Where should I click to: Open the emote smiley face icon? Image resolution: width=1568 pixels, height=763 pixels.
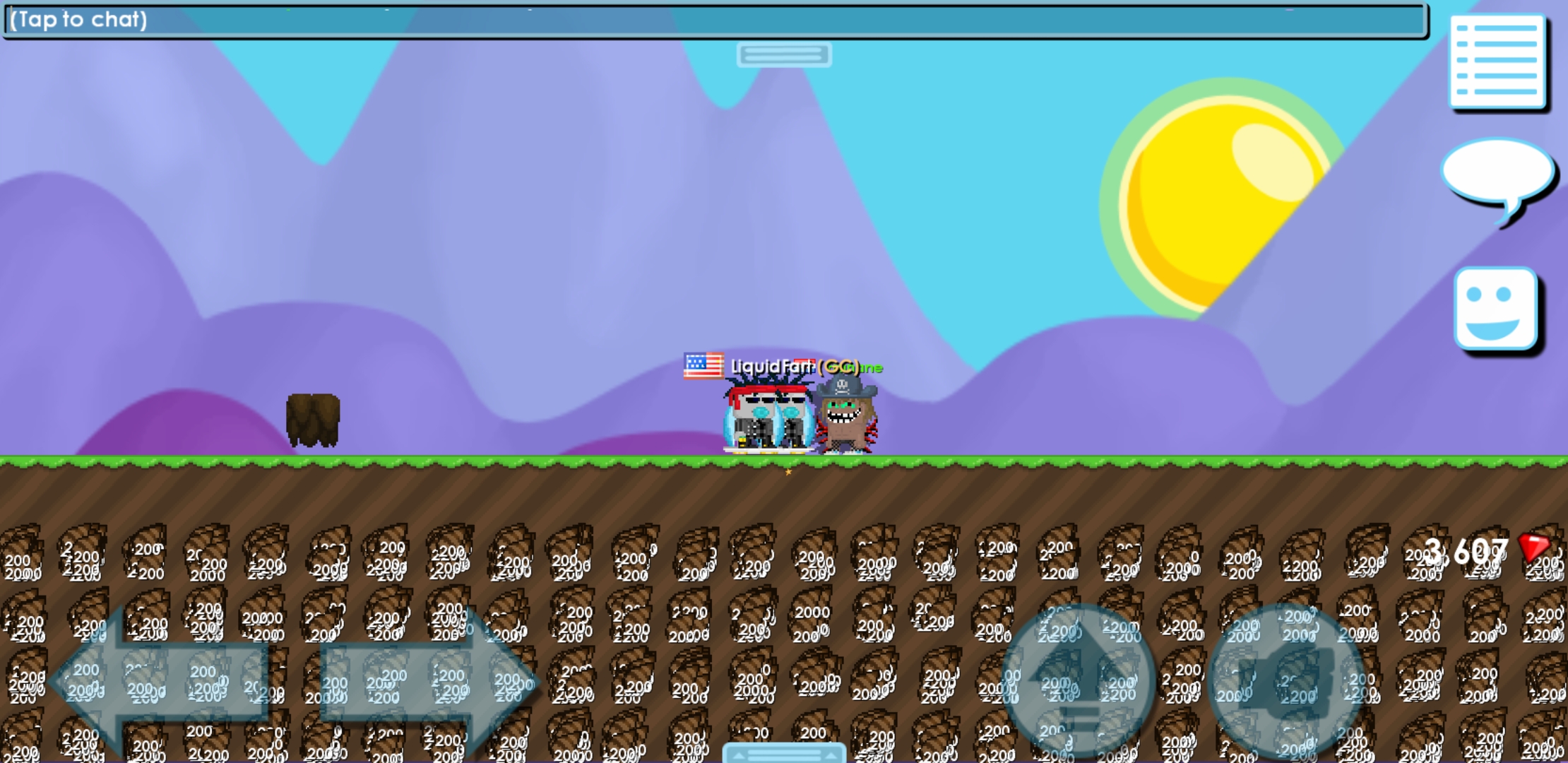click(x=1497, y=309)
